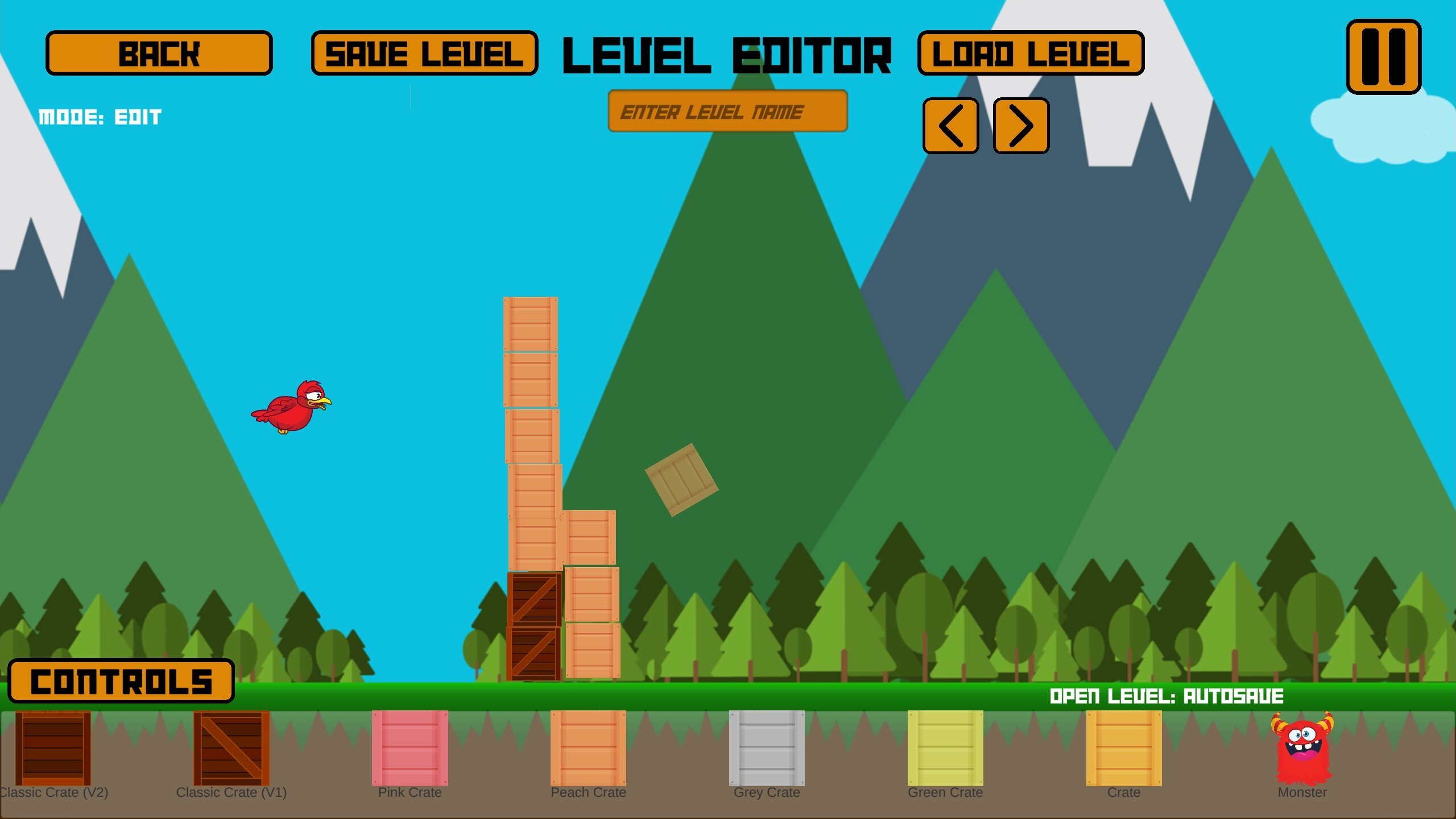Pause the level editor
The image size is (1456, 819).
[x=1384, y=57]
